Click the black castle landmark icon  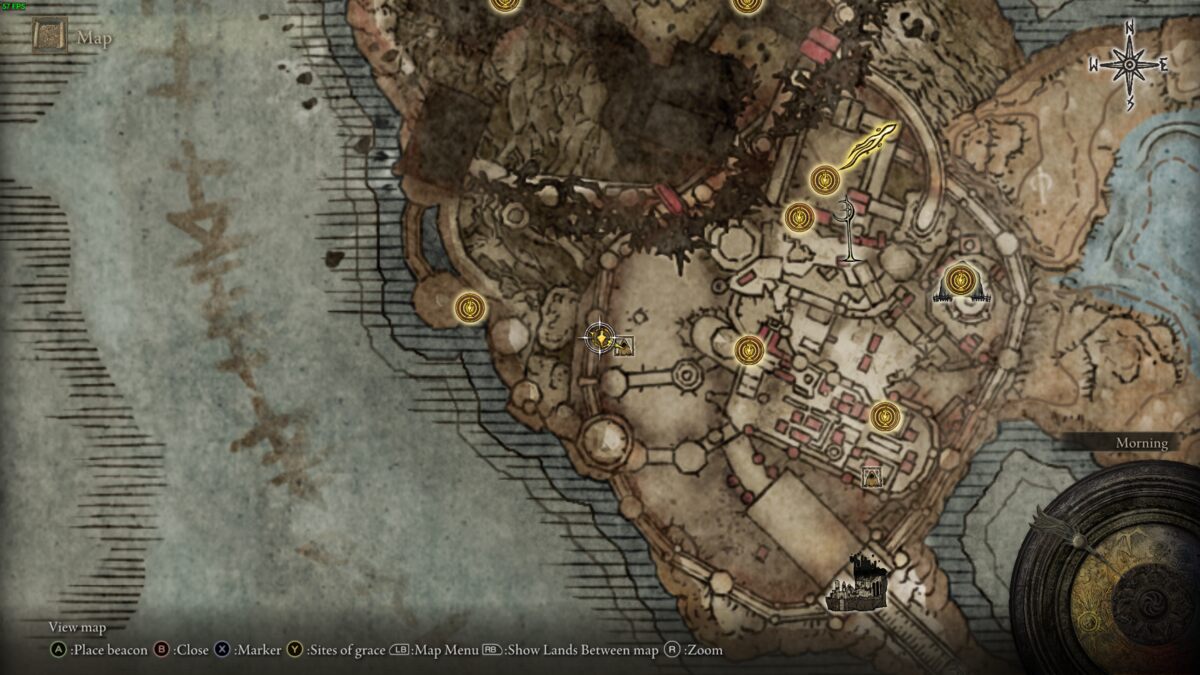coord(857,584)
